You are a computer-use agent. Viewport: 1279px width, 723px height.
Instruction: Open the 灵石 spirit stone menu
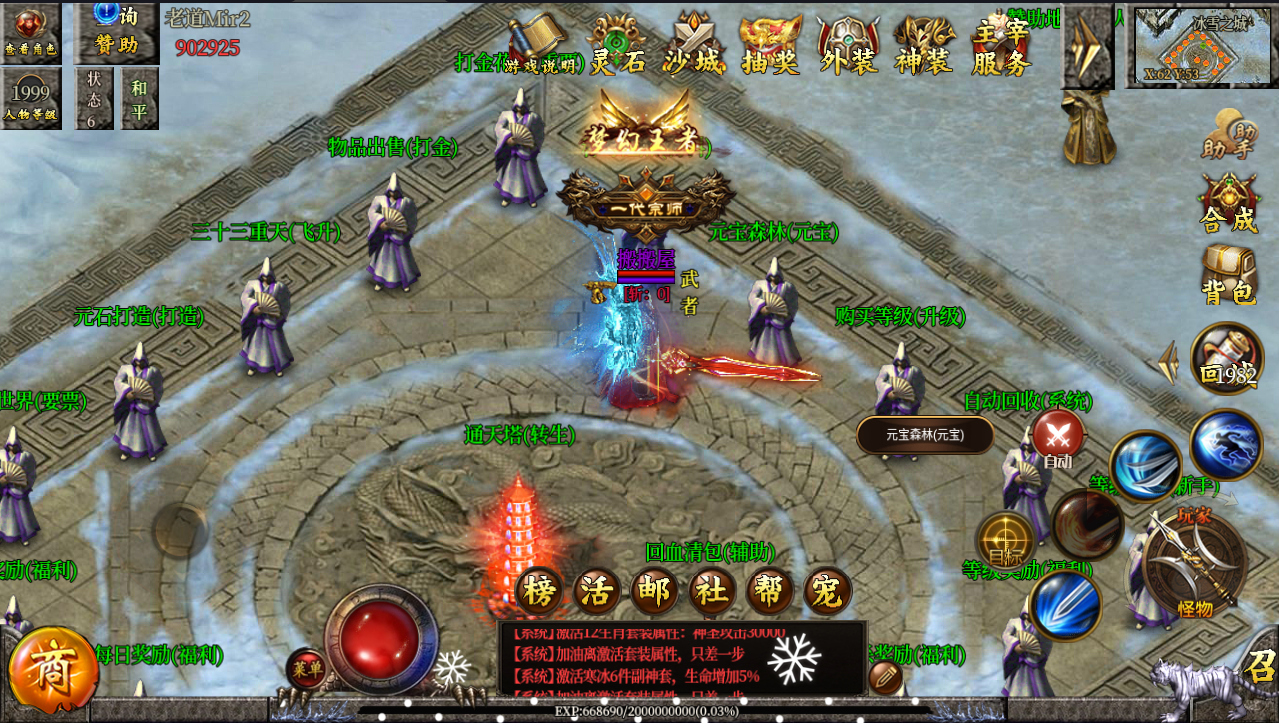coord(618,48)
